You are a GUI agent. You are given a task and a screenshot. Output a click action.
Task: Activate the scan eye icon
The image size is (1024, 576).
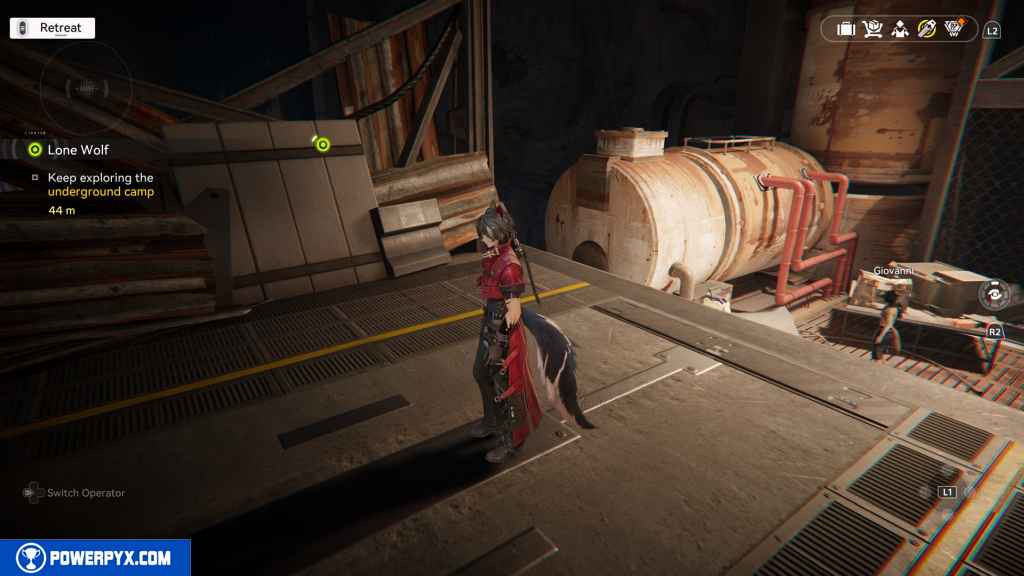tap(995, 295)
